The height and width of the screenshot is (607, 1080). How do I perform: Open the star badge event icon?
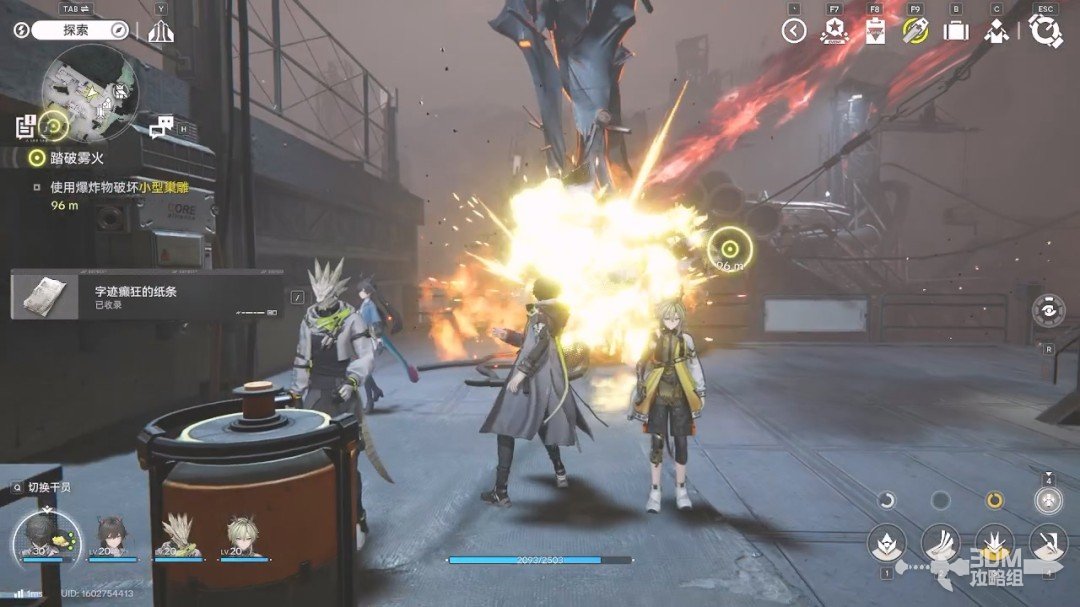[833, 31]
